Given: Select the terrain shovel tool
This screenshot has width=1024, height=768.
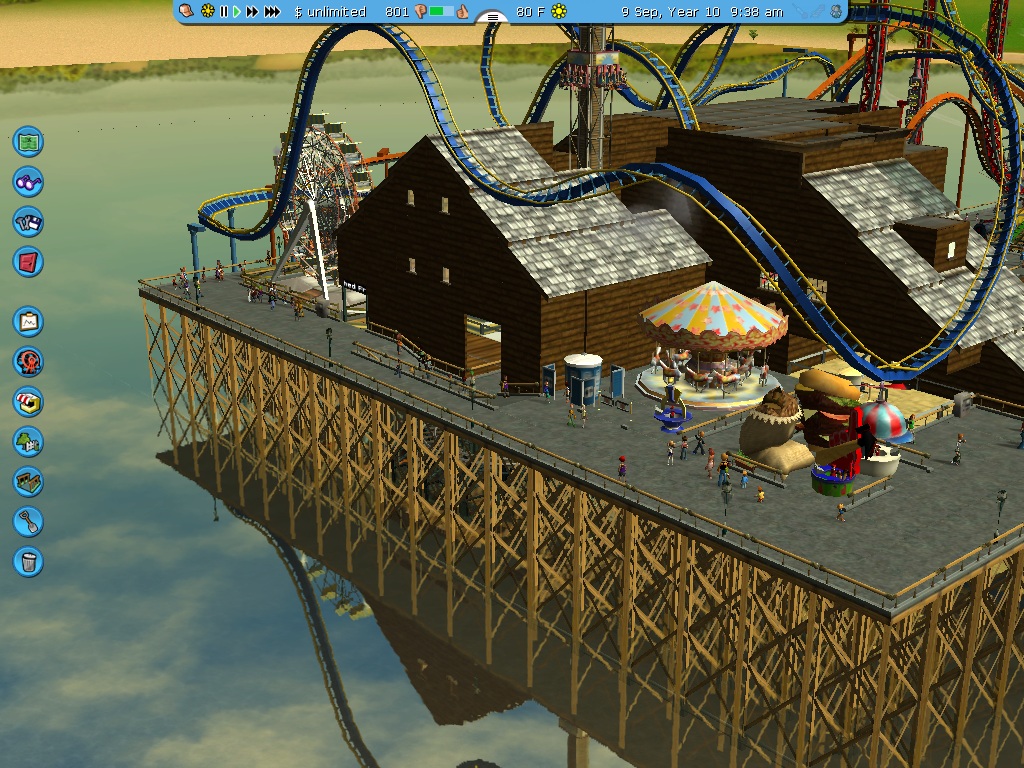Looking at the screenshot, I should point(29,521).
